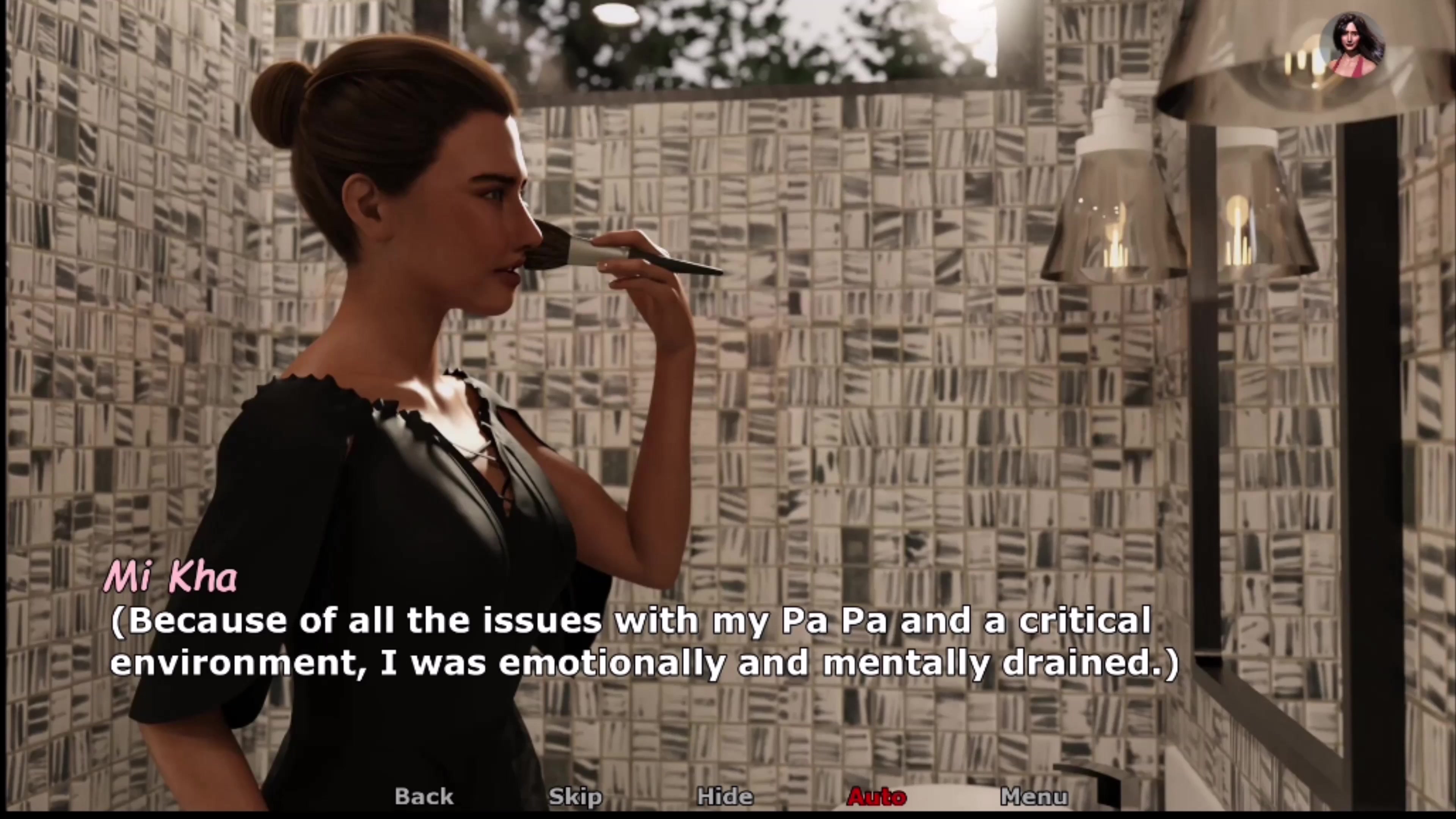Open the game Menu
This screenshot has height=819, width=1456.
point(1034,796)
